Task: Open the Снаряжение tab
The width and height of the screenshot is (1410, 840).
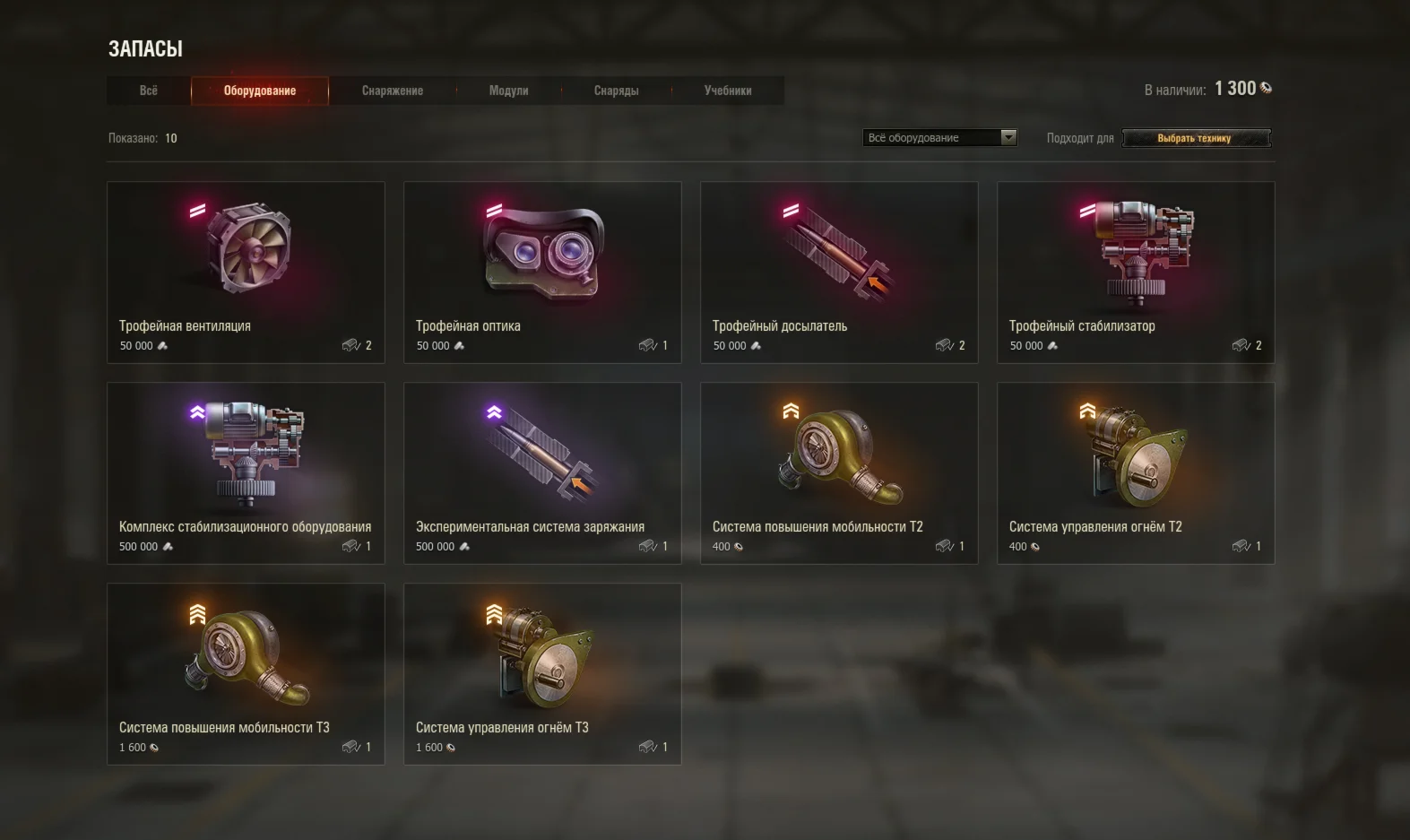Action: coord(393,91)
